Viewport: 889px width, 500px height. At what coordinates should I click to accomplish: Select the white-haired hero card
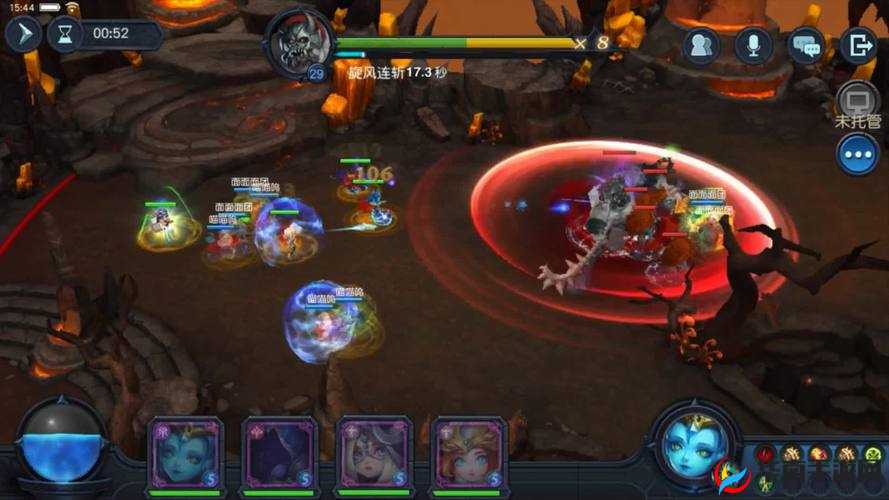click(x=374, y=453)
